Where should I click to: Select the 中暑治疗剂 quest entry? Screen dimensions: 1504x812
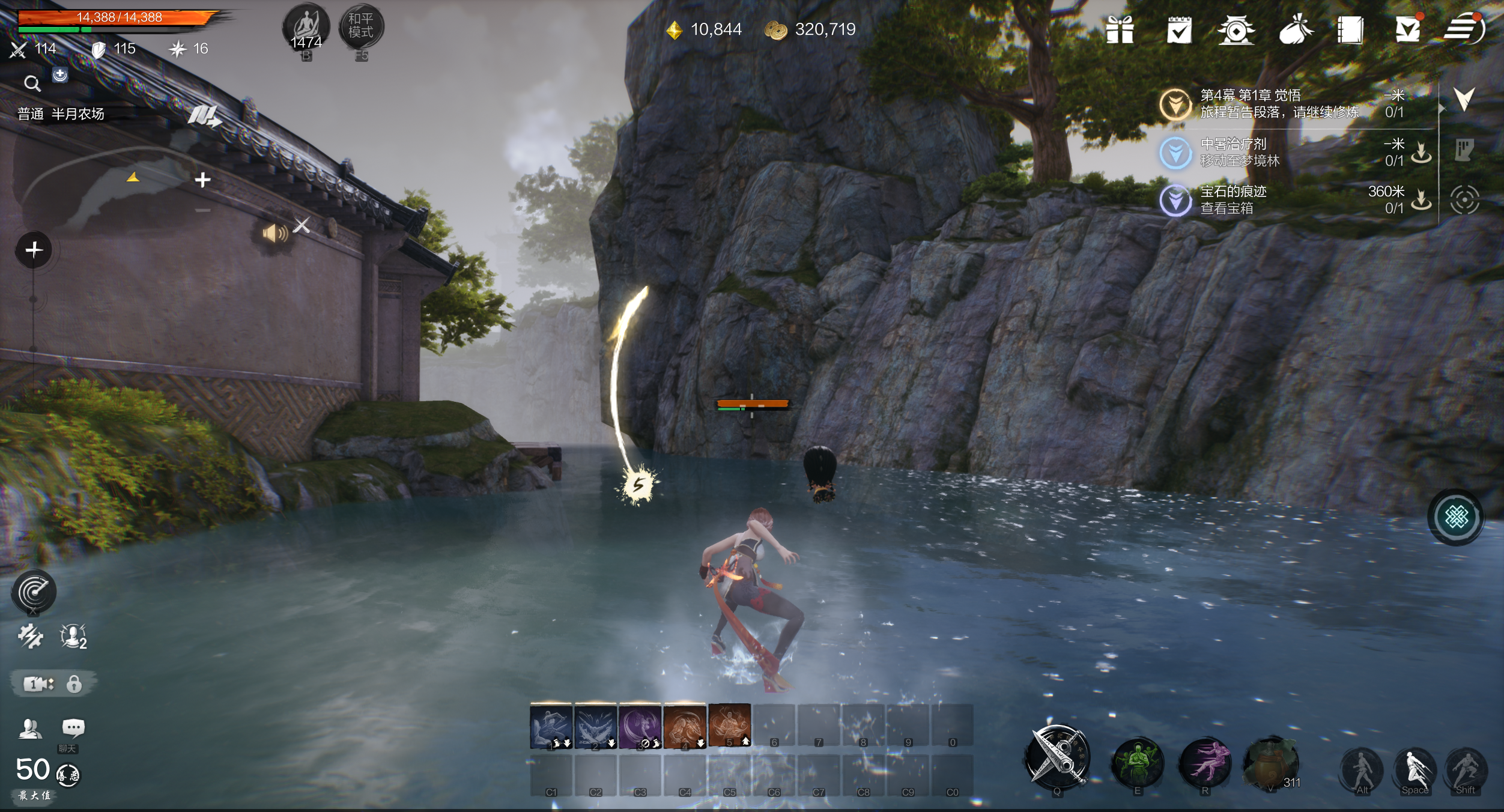pyautogui.click(x=1240, y=152)
